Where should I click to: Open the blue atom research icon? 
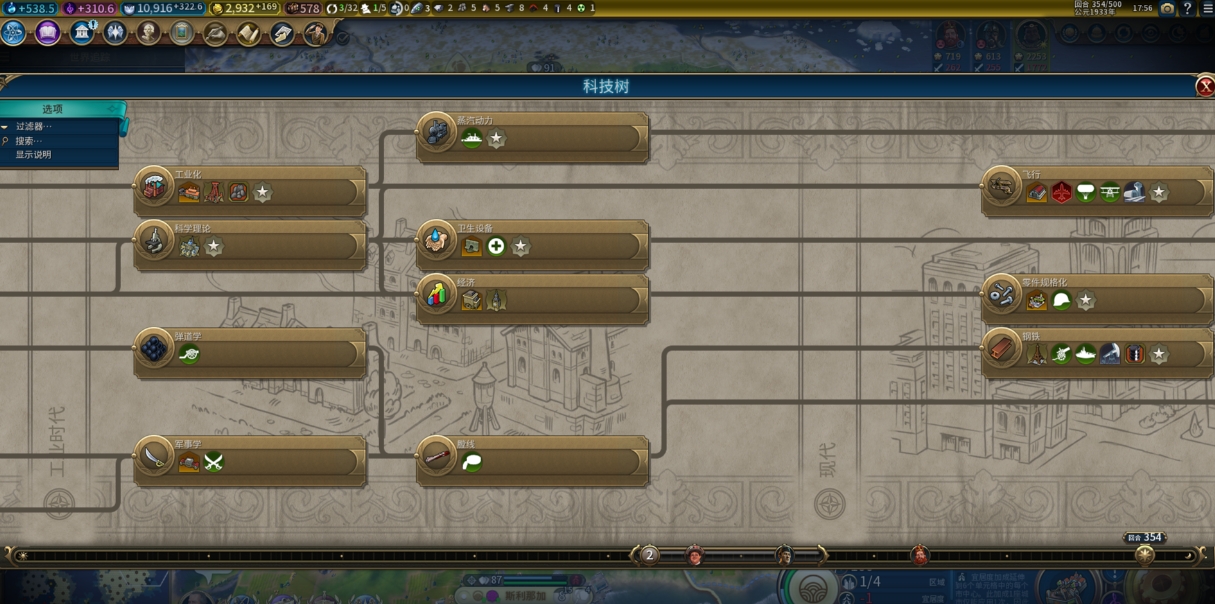[x=14, y=33]
